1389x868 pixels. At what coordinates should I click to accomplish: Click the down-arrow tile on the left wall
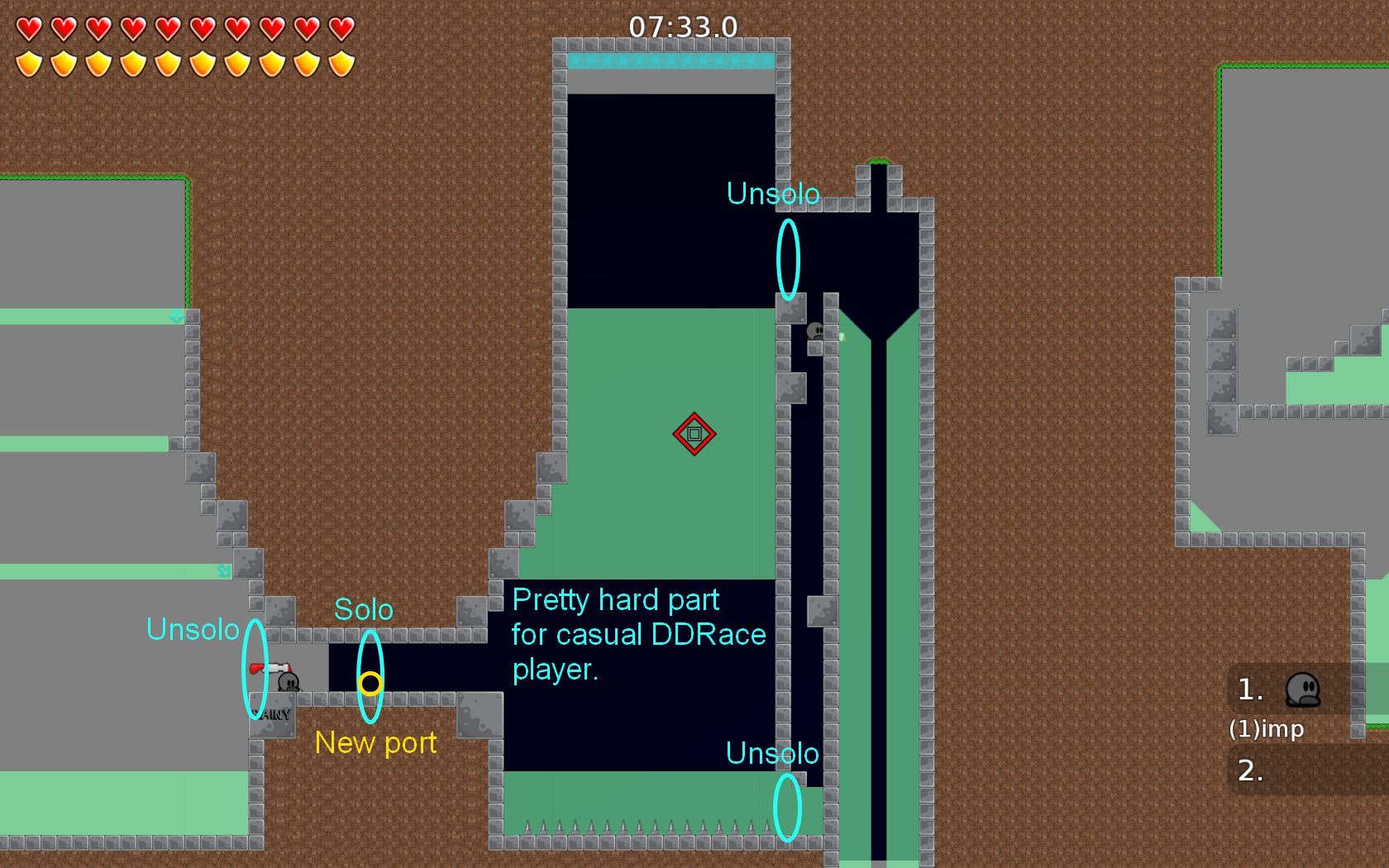178,317
